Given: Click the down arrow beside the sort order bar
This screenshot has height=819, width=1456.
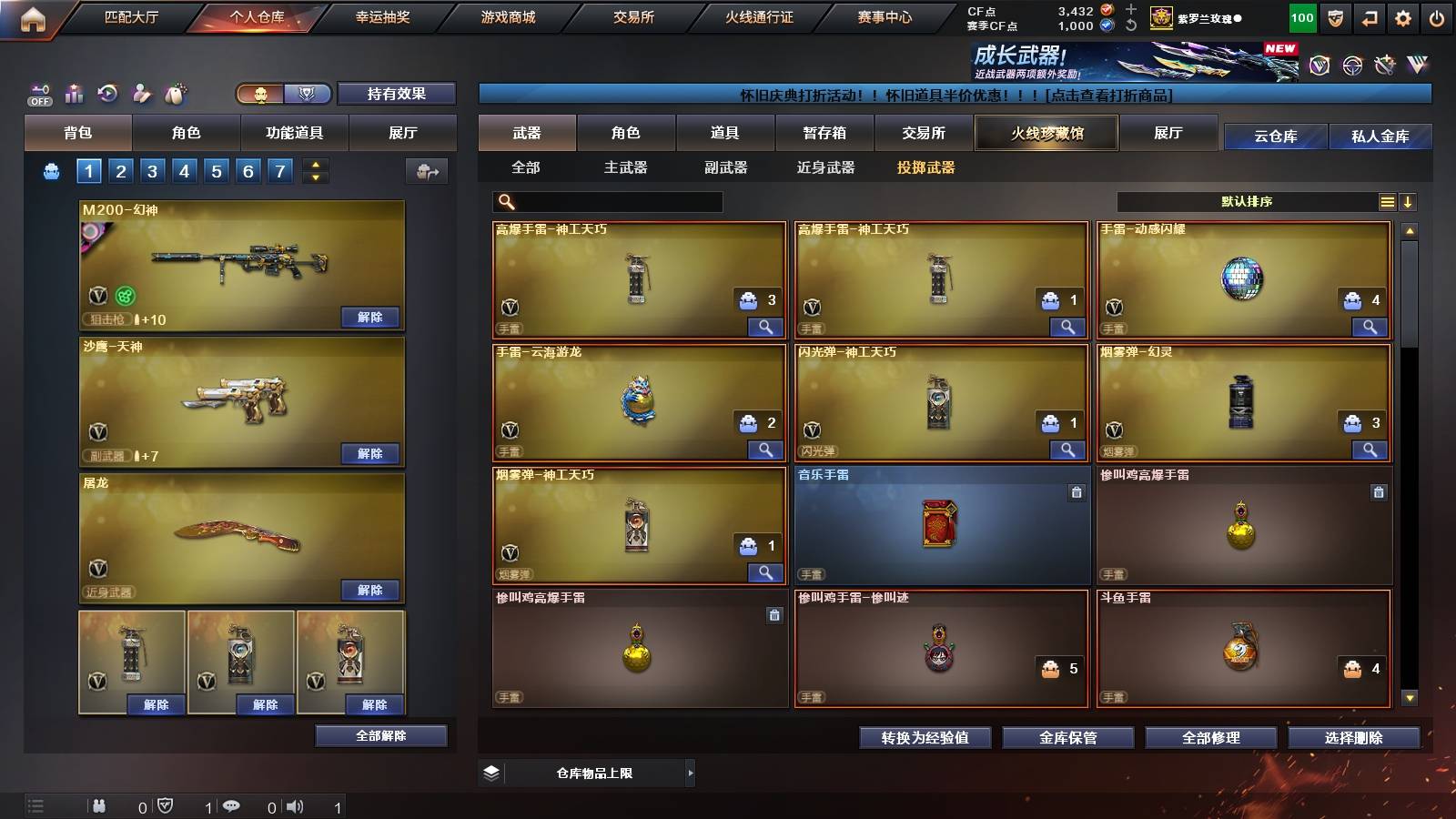Looking at the screenshot, I should tap(1410, 201).
